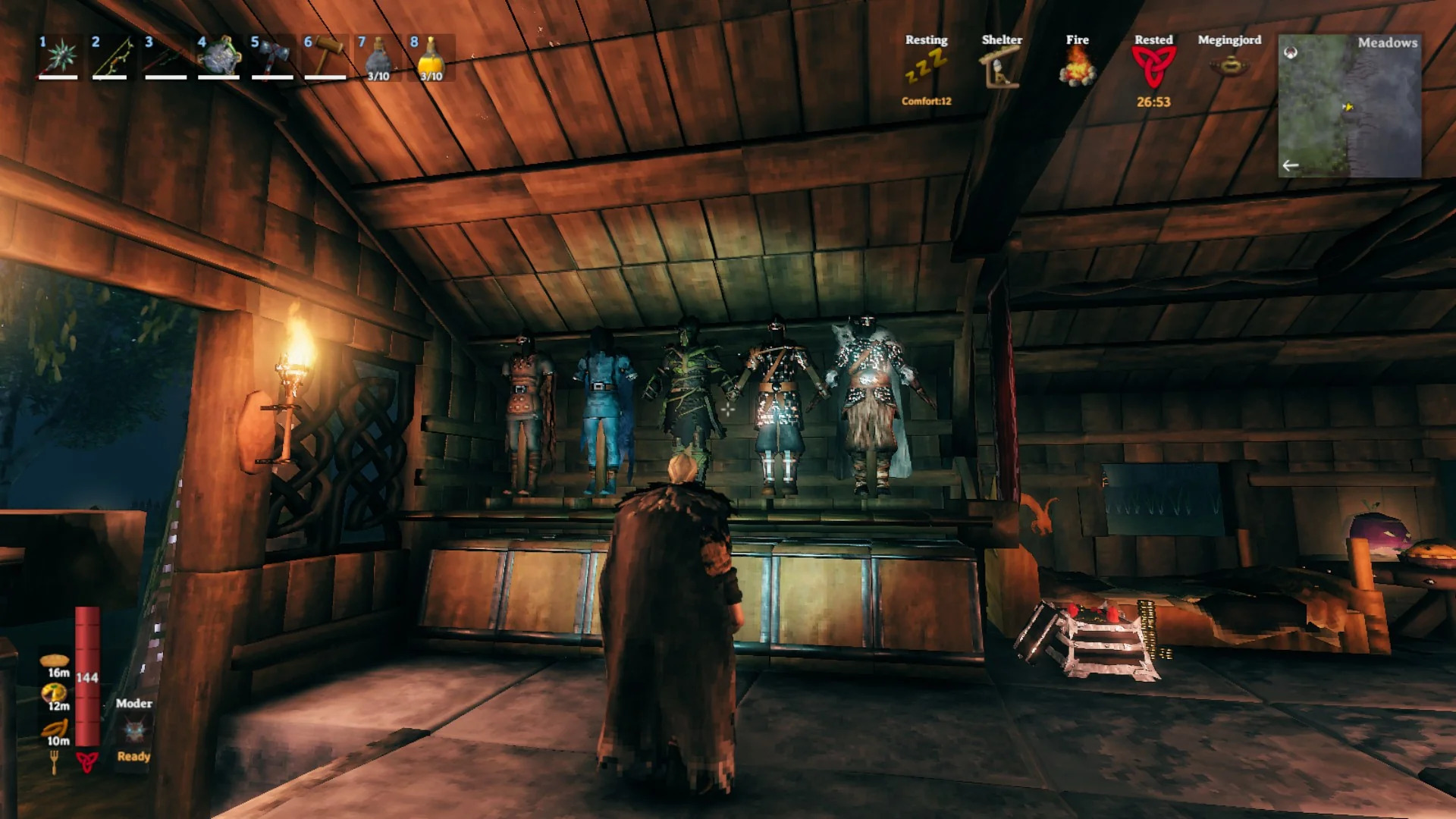Click the pie food icon with 16m left
The height and width of the screenshot is (819, 1456).
[55, 661]
